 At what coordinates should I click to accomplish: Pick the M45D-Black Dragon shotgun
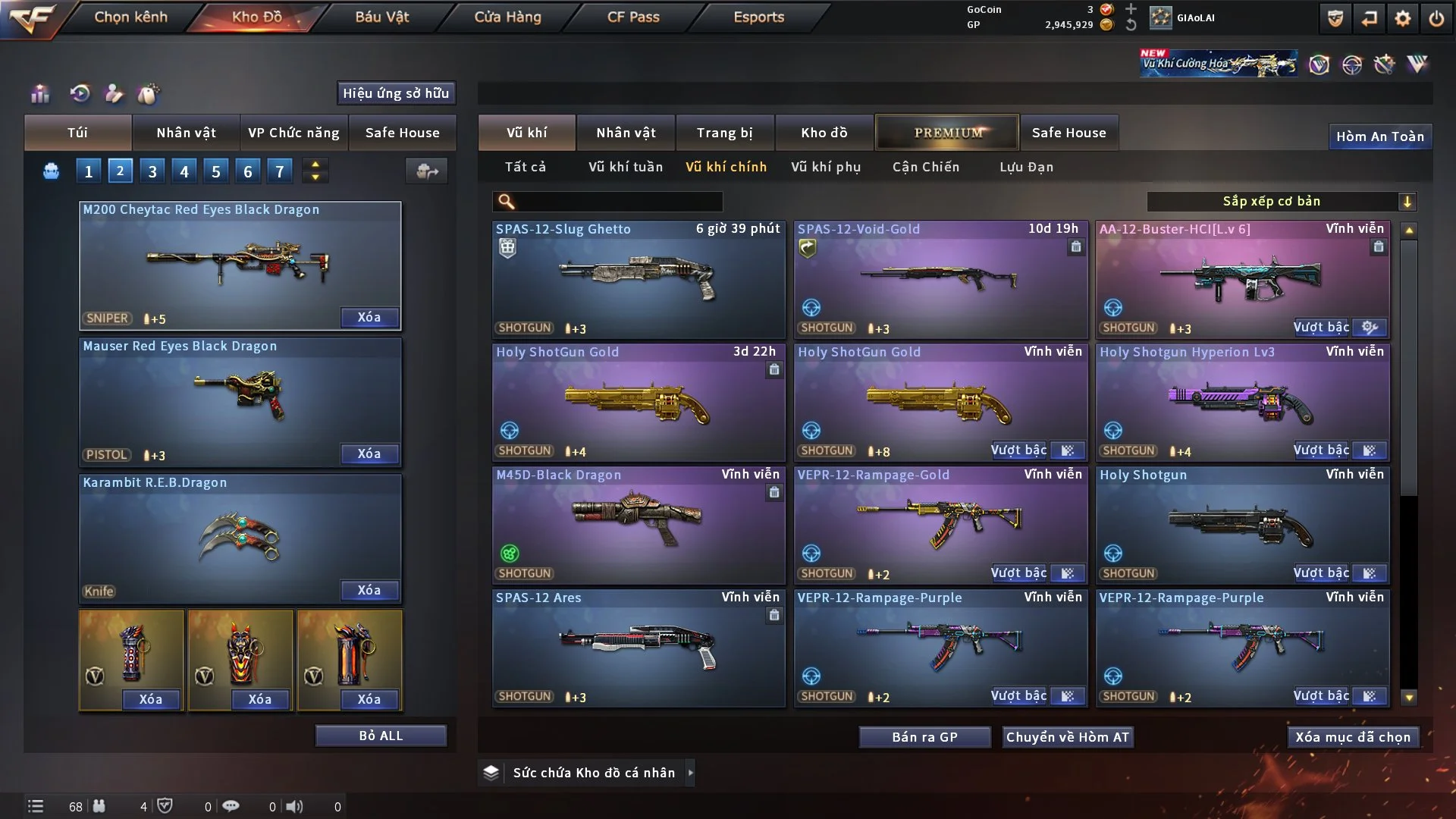coord(638,525)
